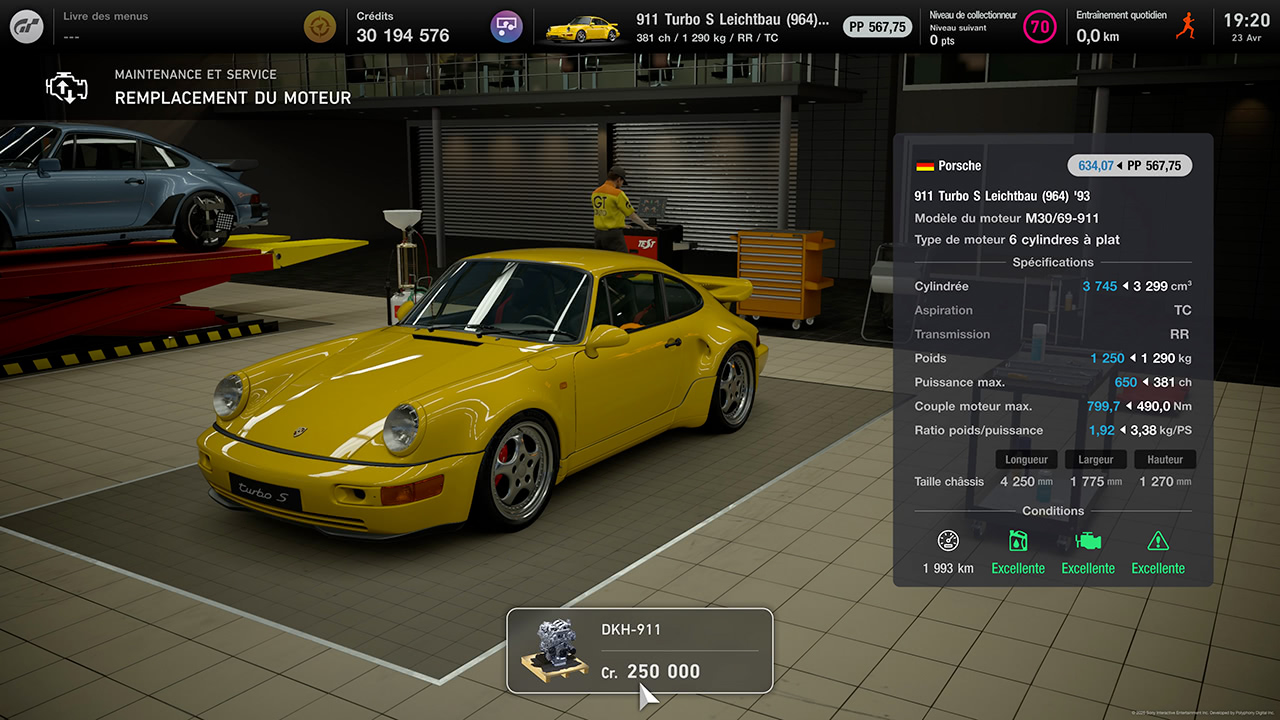
Task: Open the music player purple icon
Action: tap(506, 26)
